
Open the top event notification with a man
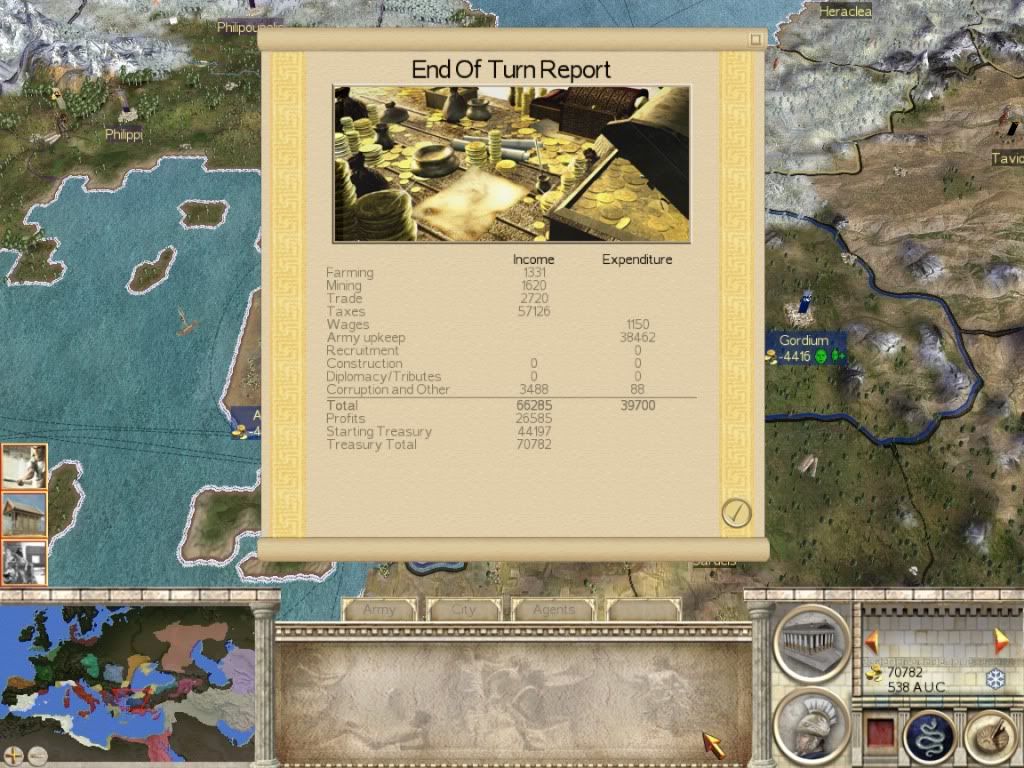click(x=24, y=466)
